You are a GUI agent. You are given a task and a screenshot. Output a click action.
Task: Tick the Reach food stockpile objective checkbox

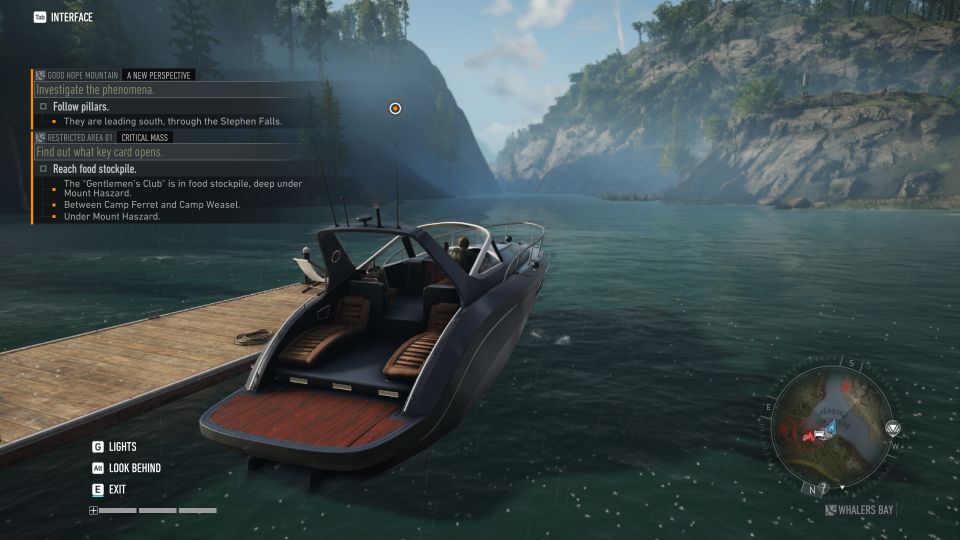click(x=43, y=169)
